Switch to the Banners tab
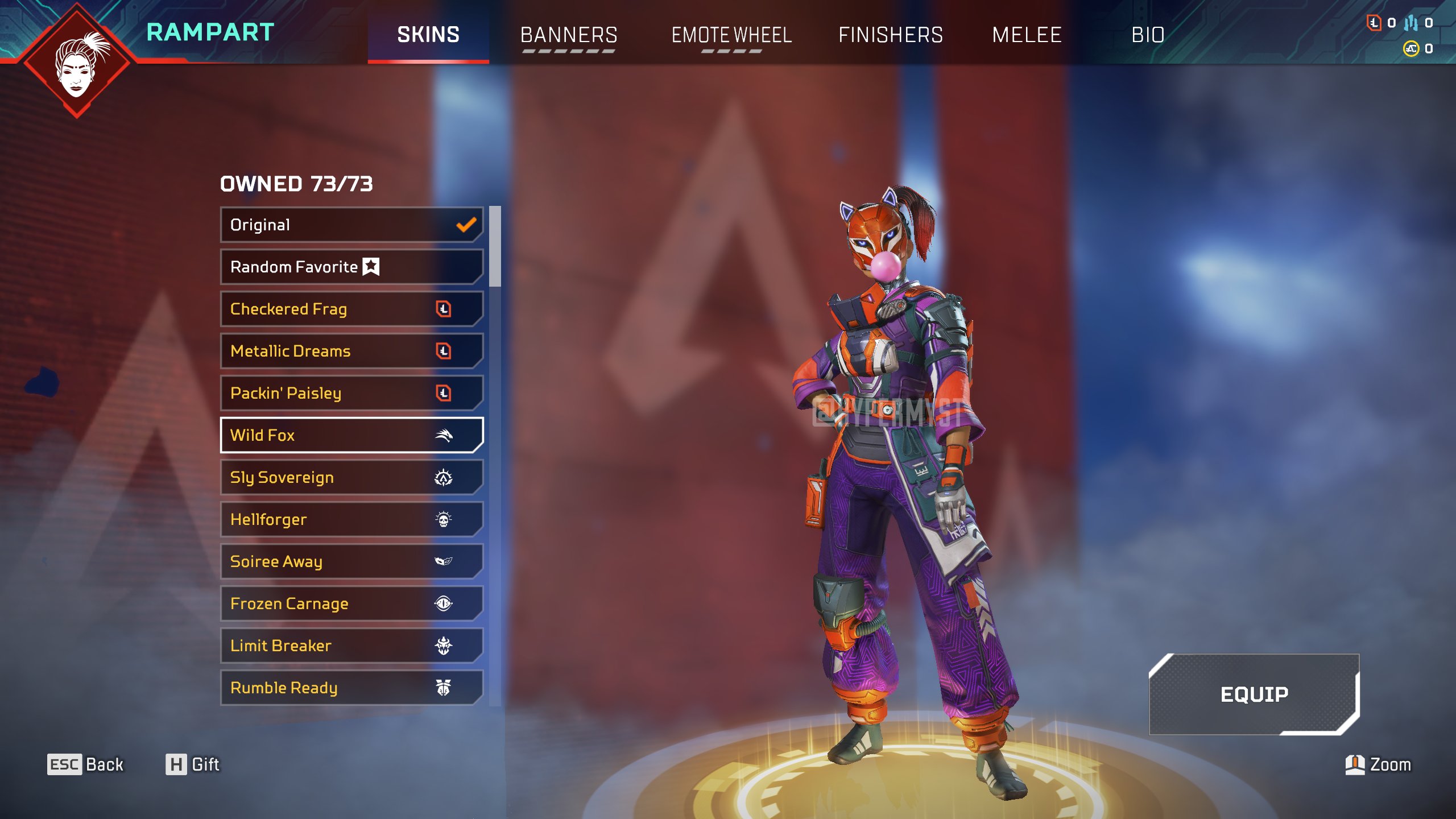Viewport: 1456px width, 819px height. pos(568,35)
